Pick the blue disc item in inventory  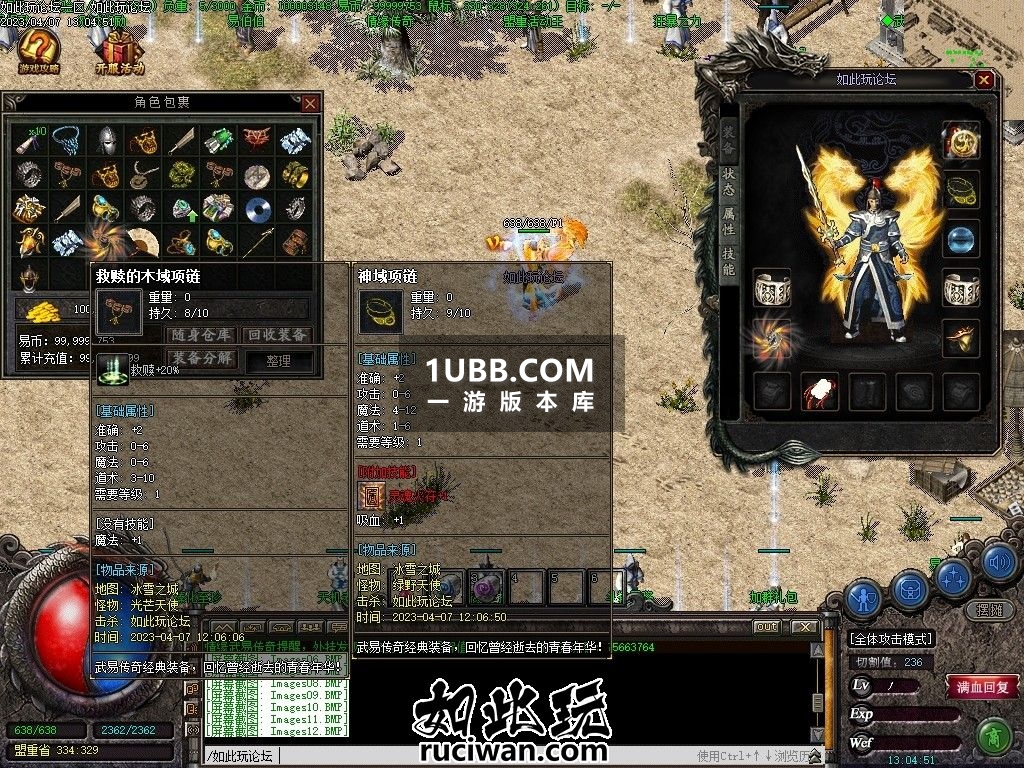[x=258, y=208]
